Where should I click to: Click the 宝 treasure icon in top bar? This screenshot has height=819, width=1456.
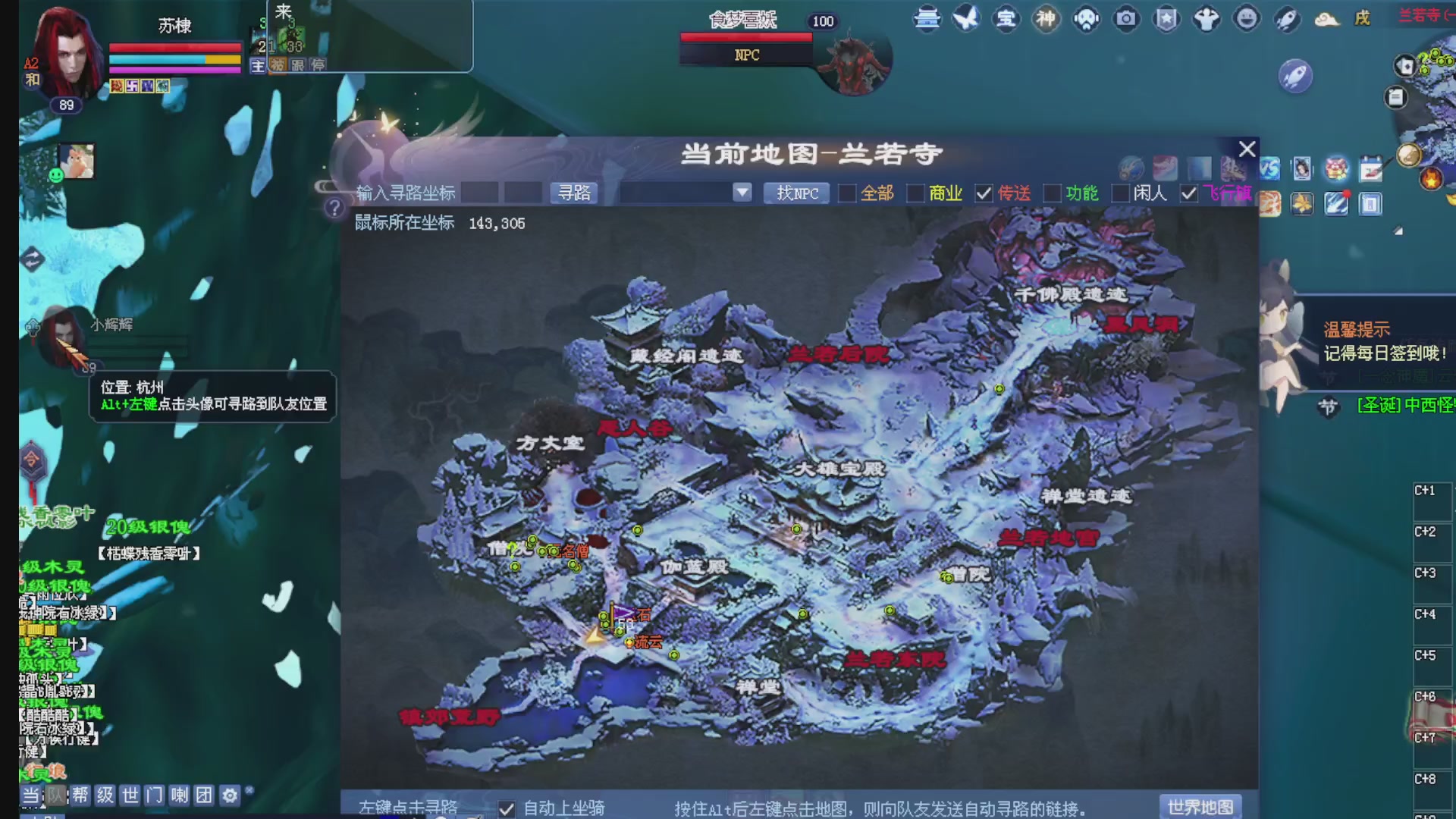1005,20
